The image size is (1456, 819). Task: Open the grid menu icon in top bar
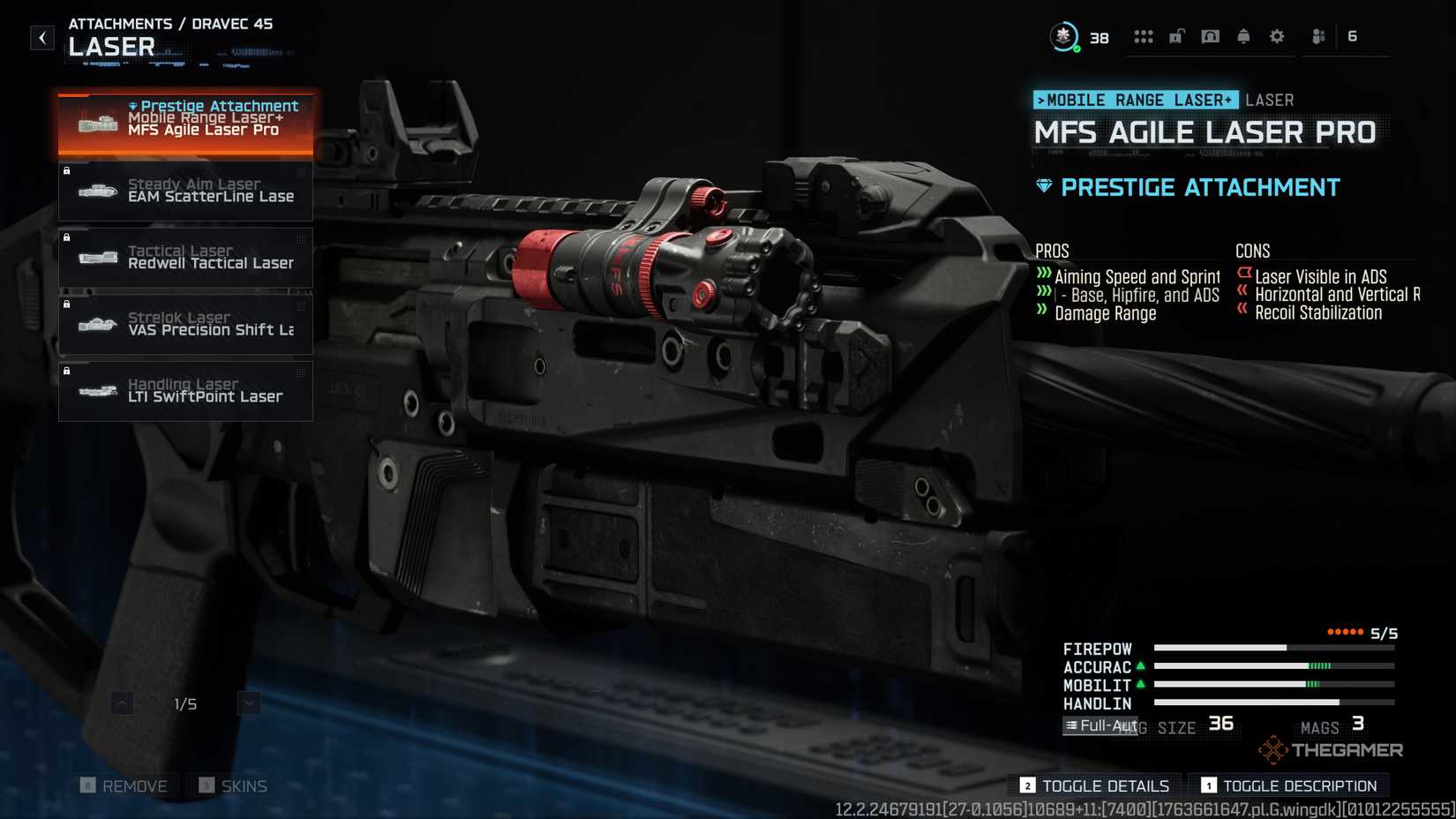click(x=1144, y=36)
